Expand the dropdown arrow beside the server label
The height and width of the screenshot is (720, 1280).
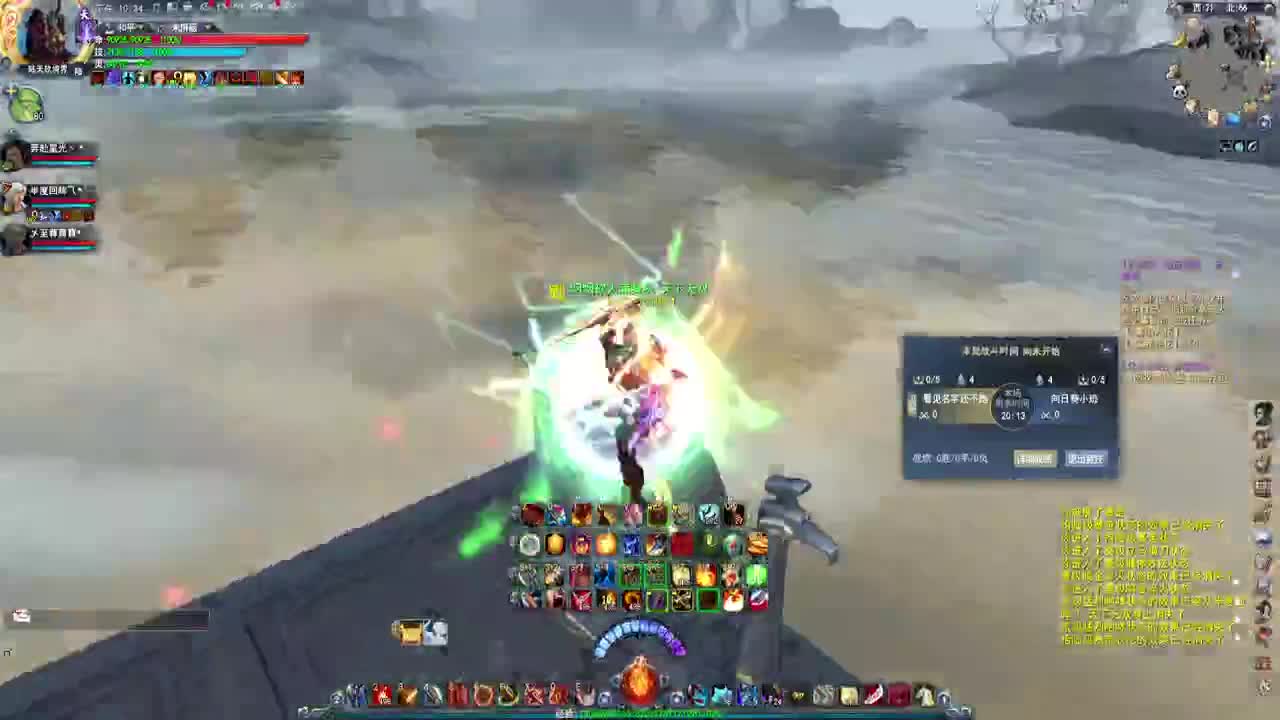click(x=206, y=27)
